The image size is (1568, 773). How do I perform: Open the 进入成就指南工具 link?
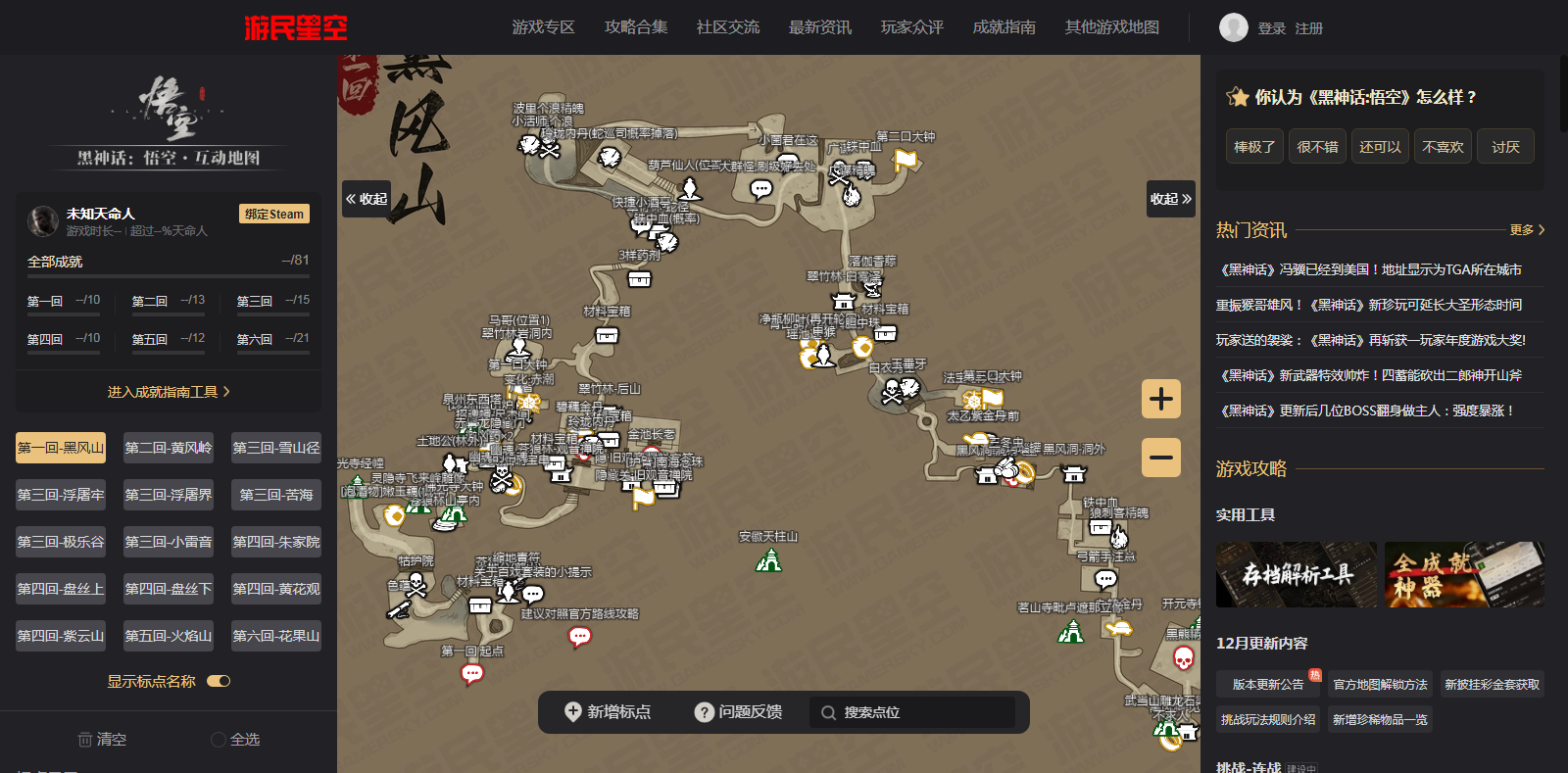[x=168, y=389]
